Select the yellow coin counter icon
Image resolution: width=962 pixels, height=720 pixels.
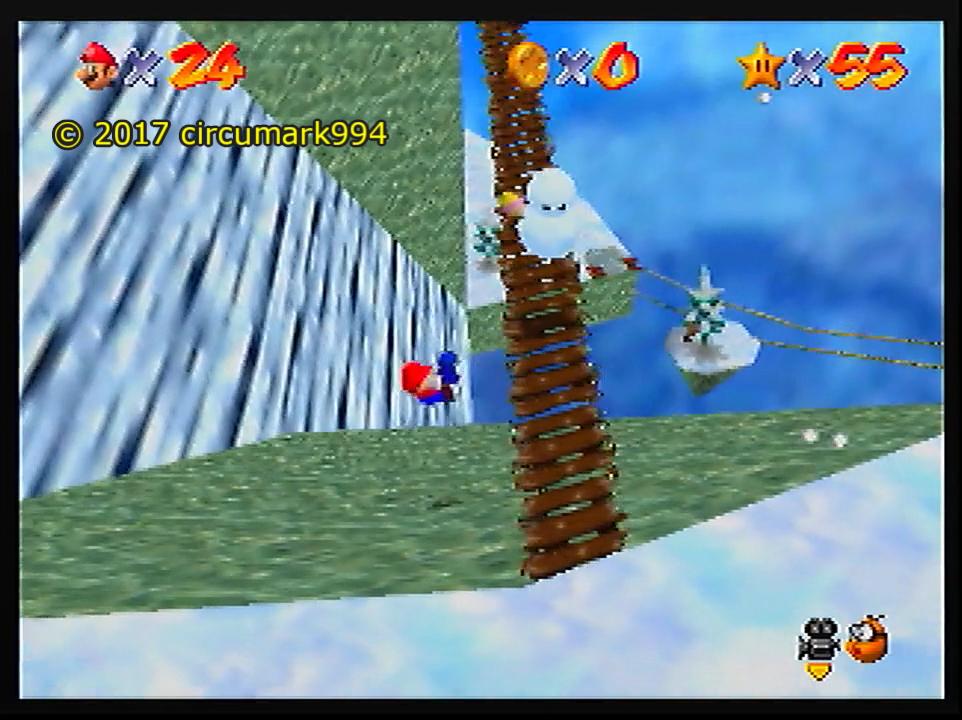point(527,66)
